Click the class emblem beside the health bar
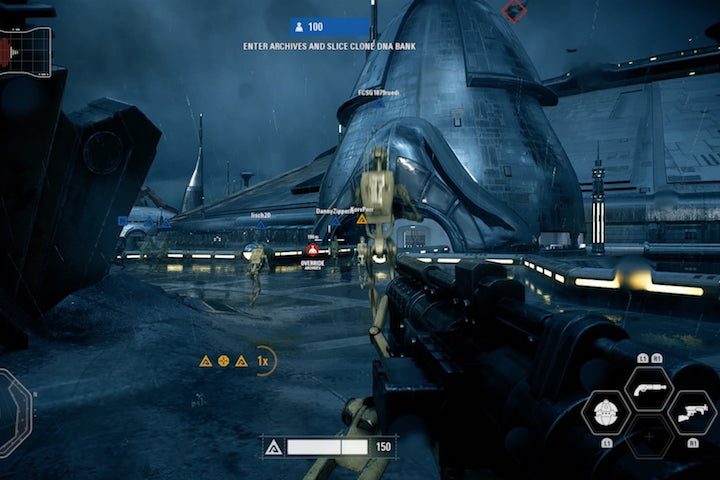720x480 pixels. [x=273, y=446]
